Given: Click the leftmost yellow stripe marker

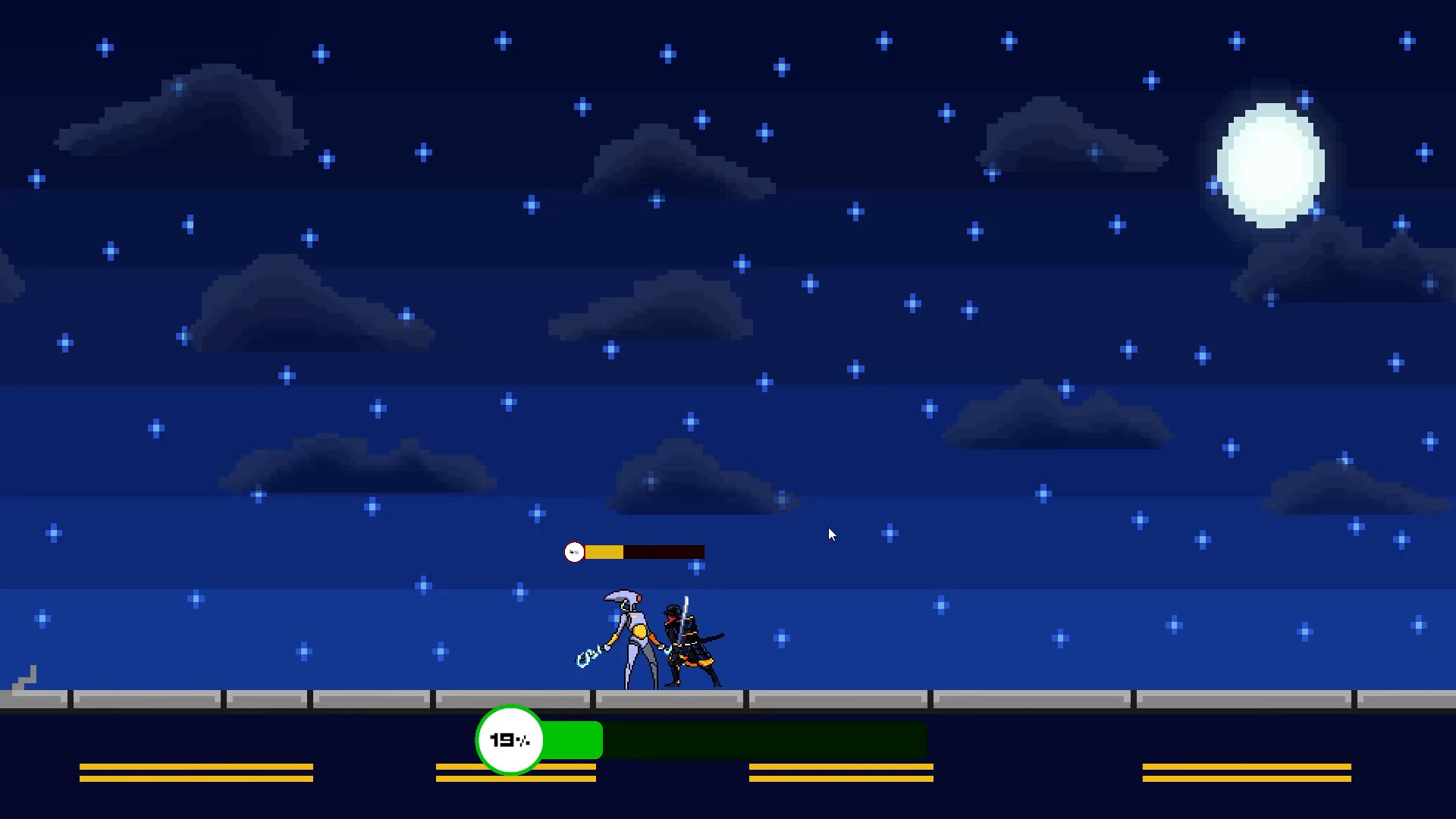Looking at the screenshot, I should coord(196,772).
